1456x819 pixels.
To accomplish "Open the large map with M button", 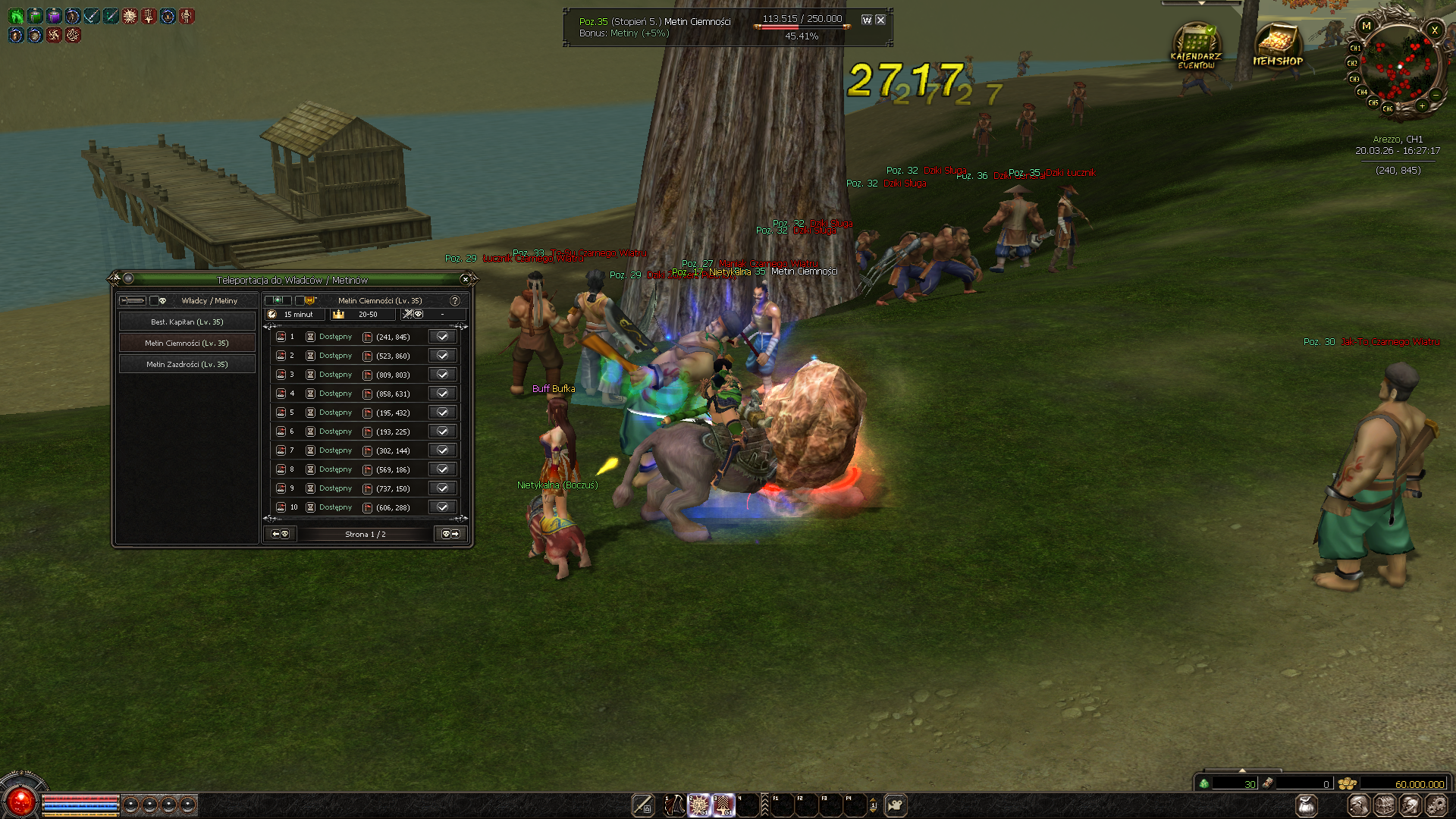I will click(1367, 27).
